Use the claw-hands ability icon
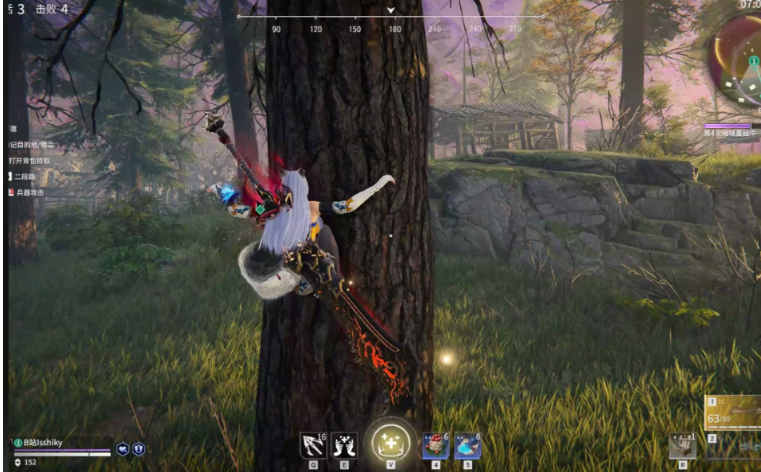 click(x=344, y=445)
